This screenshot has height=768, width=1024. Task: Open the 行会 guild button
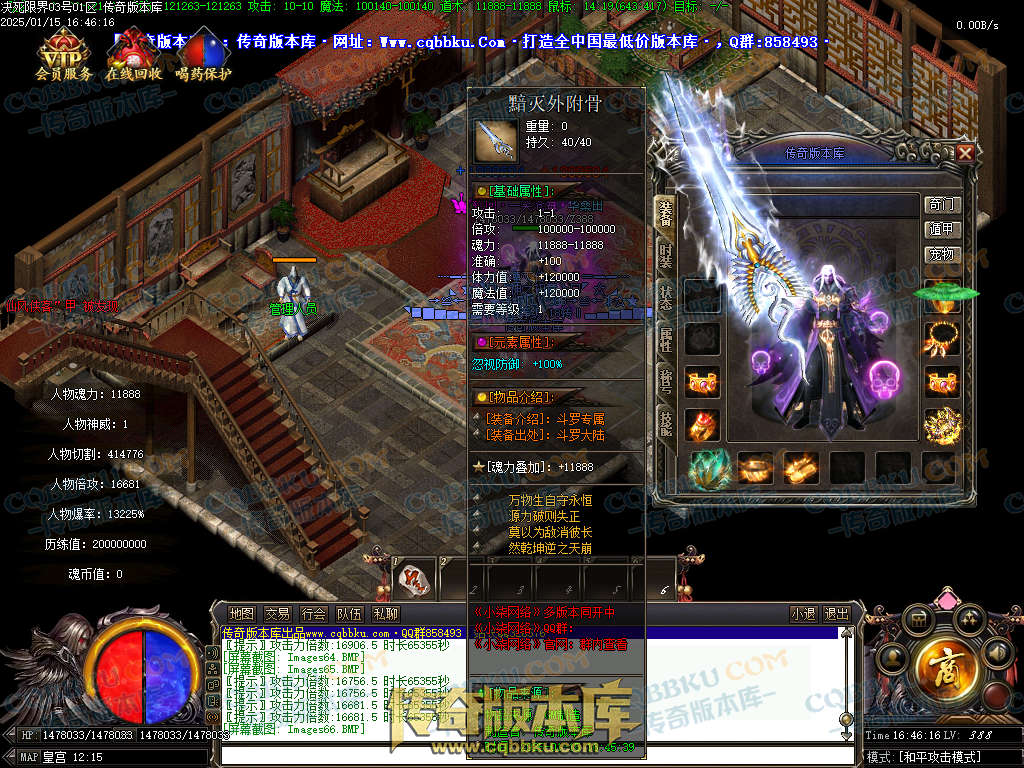(313, 613)
